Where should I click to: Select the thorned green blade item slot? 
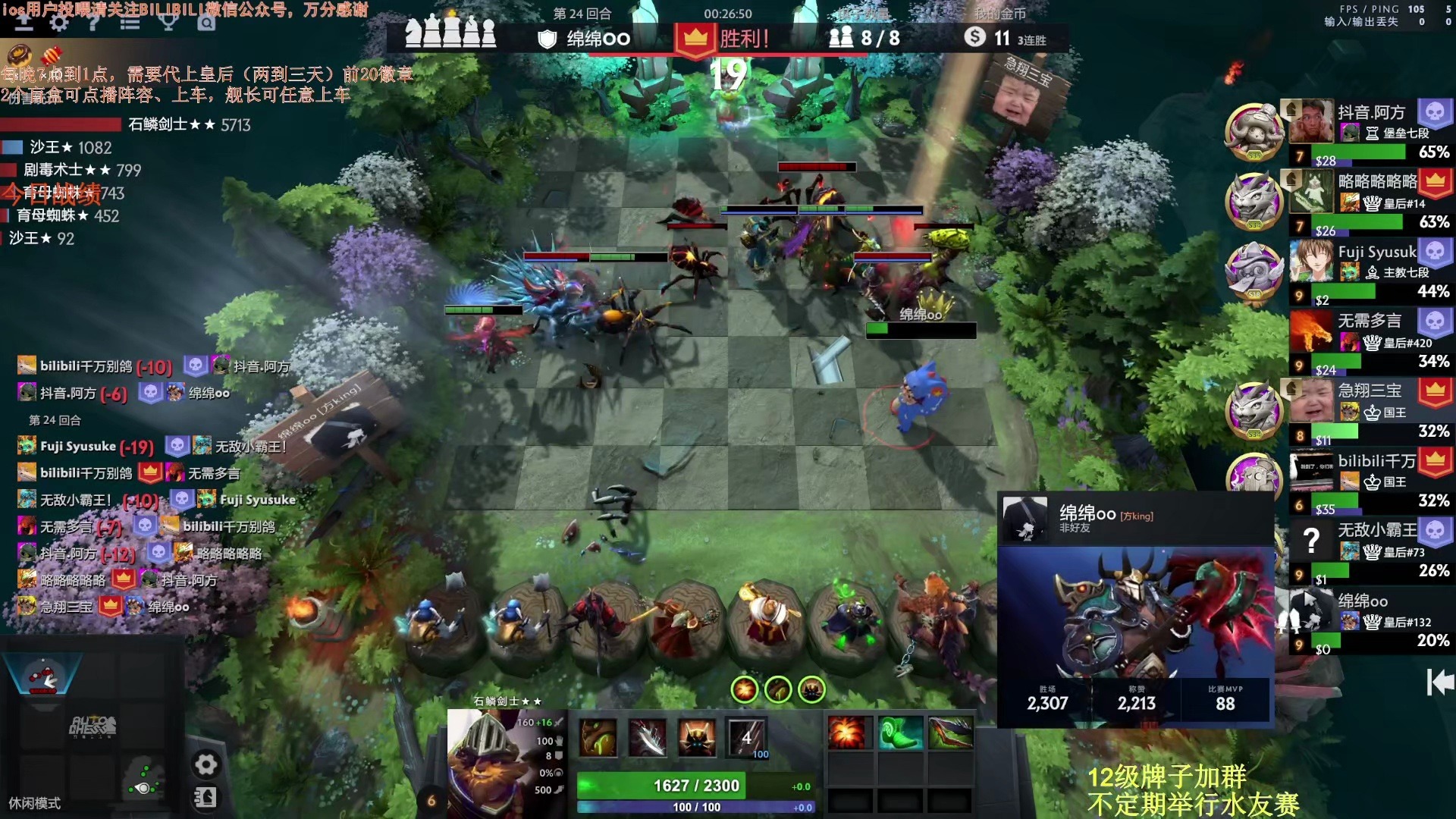[x=950, y=733]
